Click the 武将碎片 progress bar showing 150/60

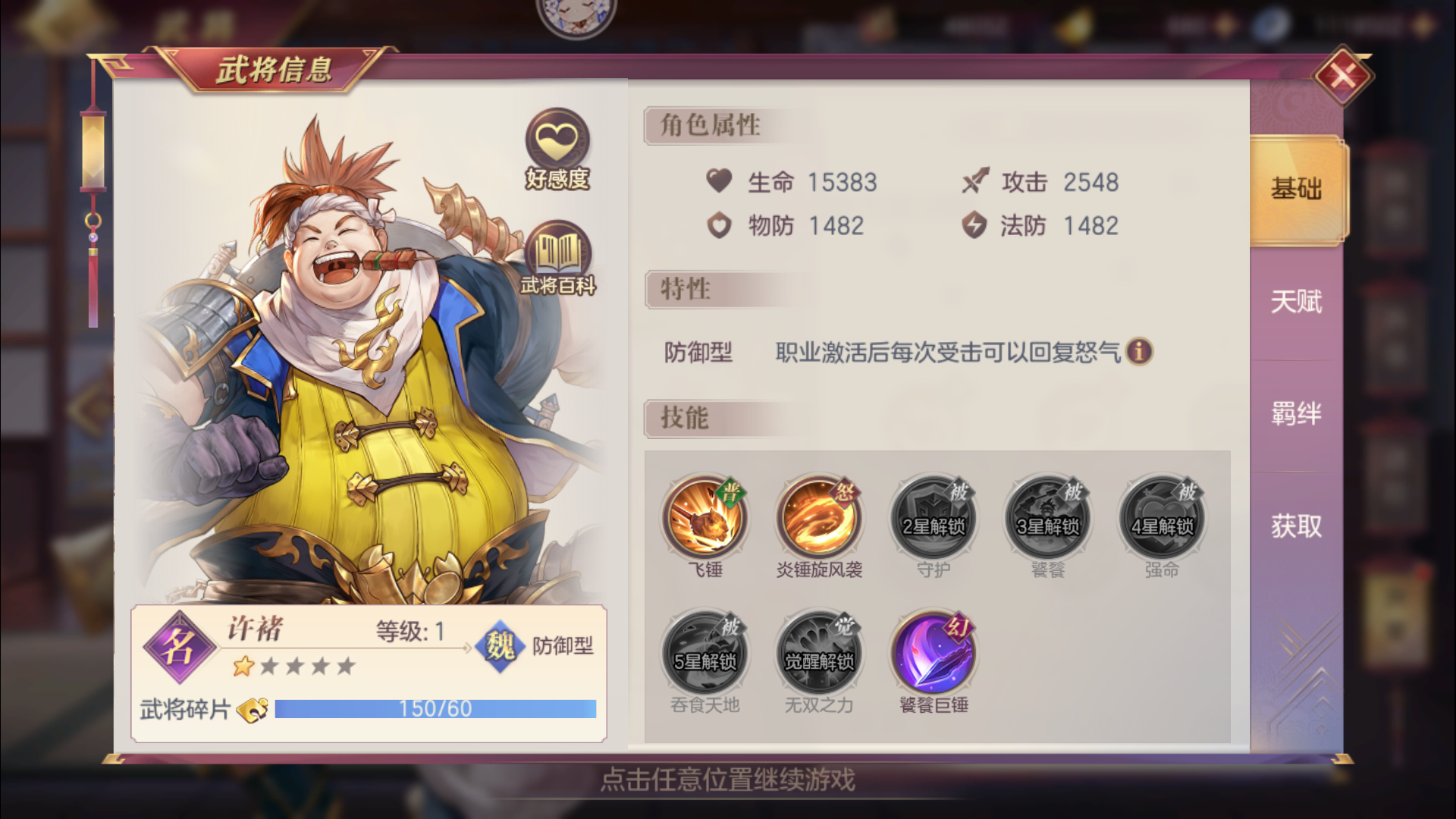(x=436, y=708)
